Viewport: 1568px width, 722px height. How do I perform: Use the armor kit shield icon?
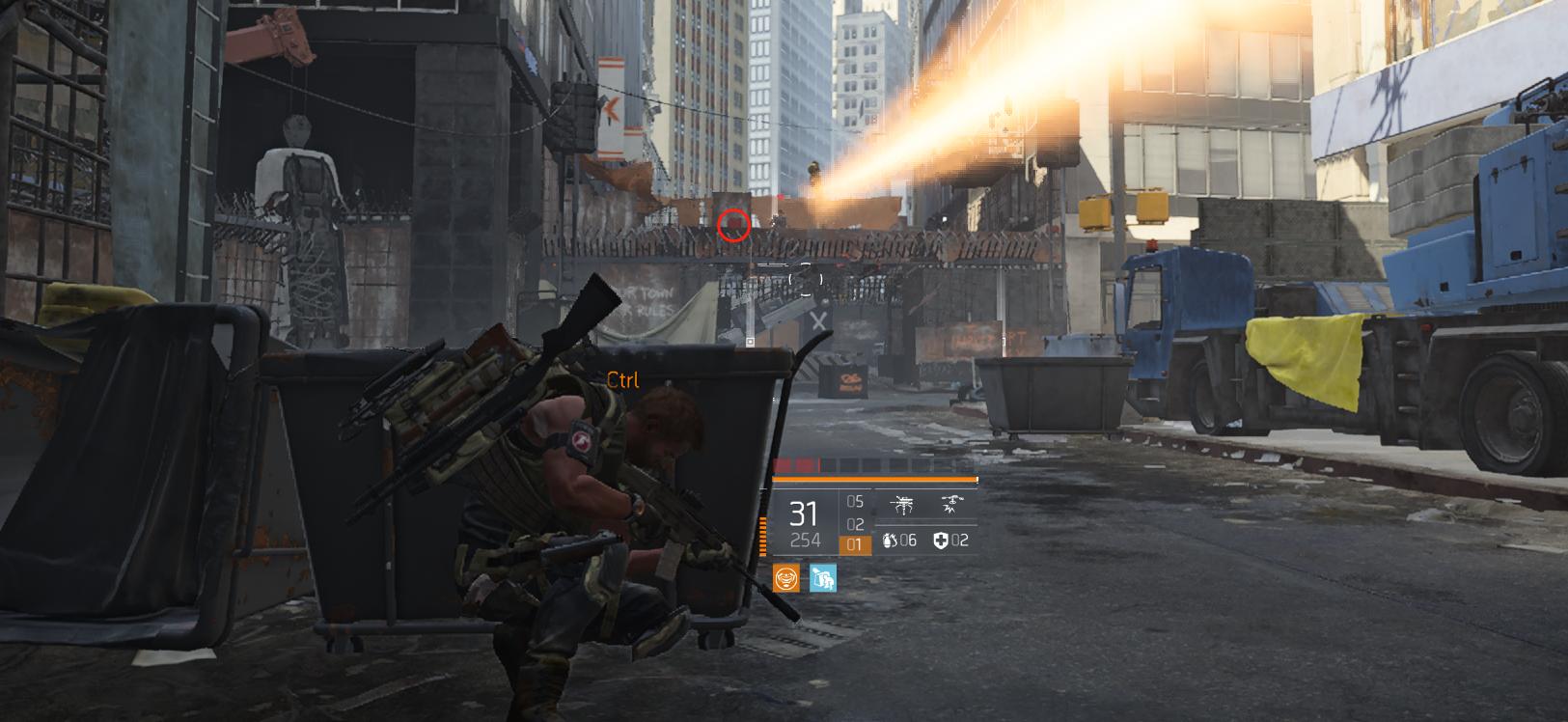coord(941,541)
